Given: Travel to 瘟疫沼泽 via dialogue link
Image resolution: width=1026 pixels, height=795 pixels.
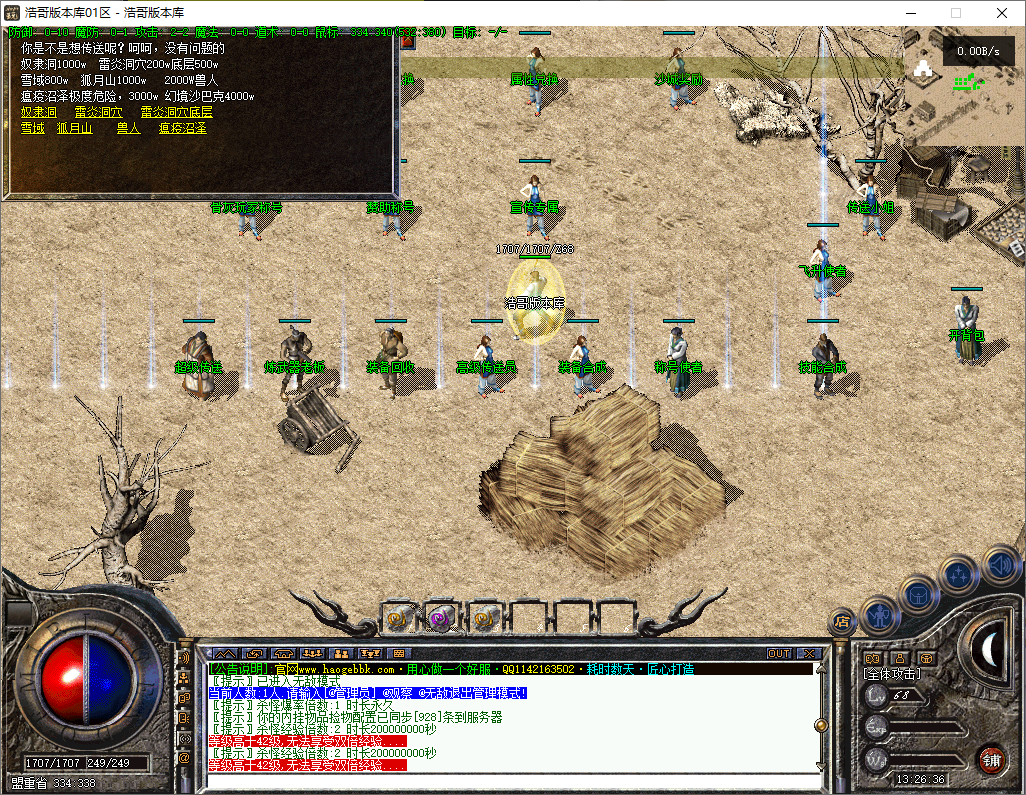Looking at the screenshot, I should pos(183,128).
